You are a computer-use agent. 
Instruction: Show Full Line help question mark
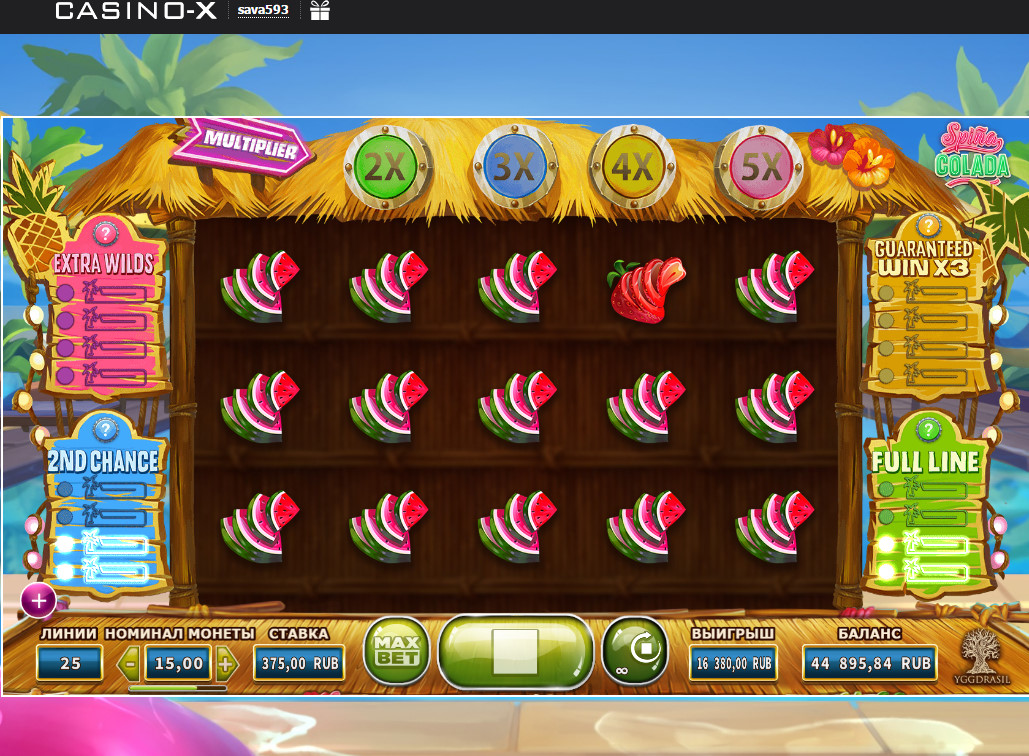click(928, 431)
